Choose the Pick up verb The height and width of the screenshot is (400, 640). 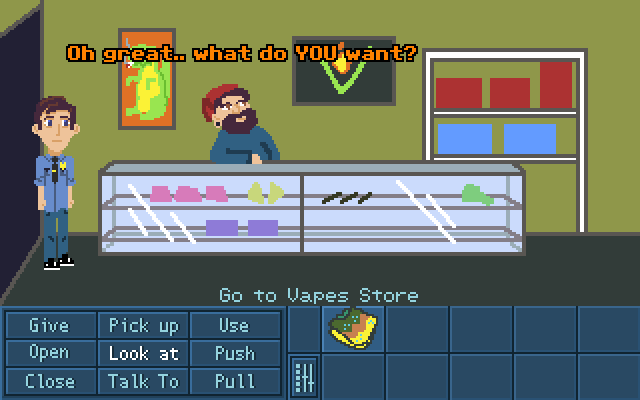[x=143, y=325]
